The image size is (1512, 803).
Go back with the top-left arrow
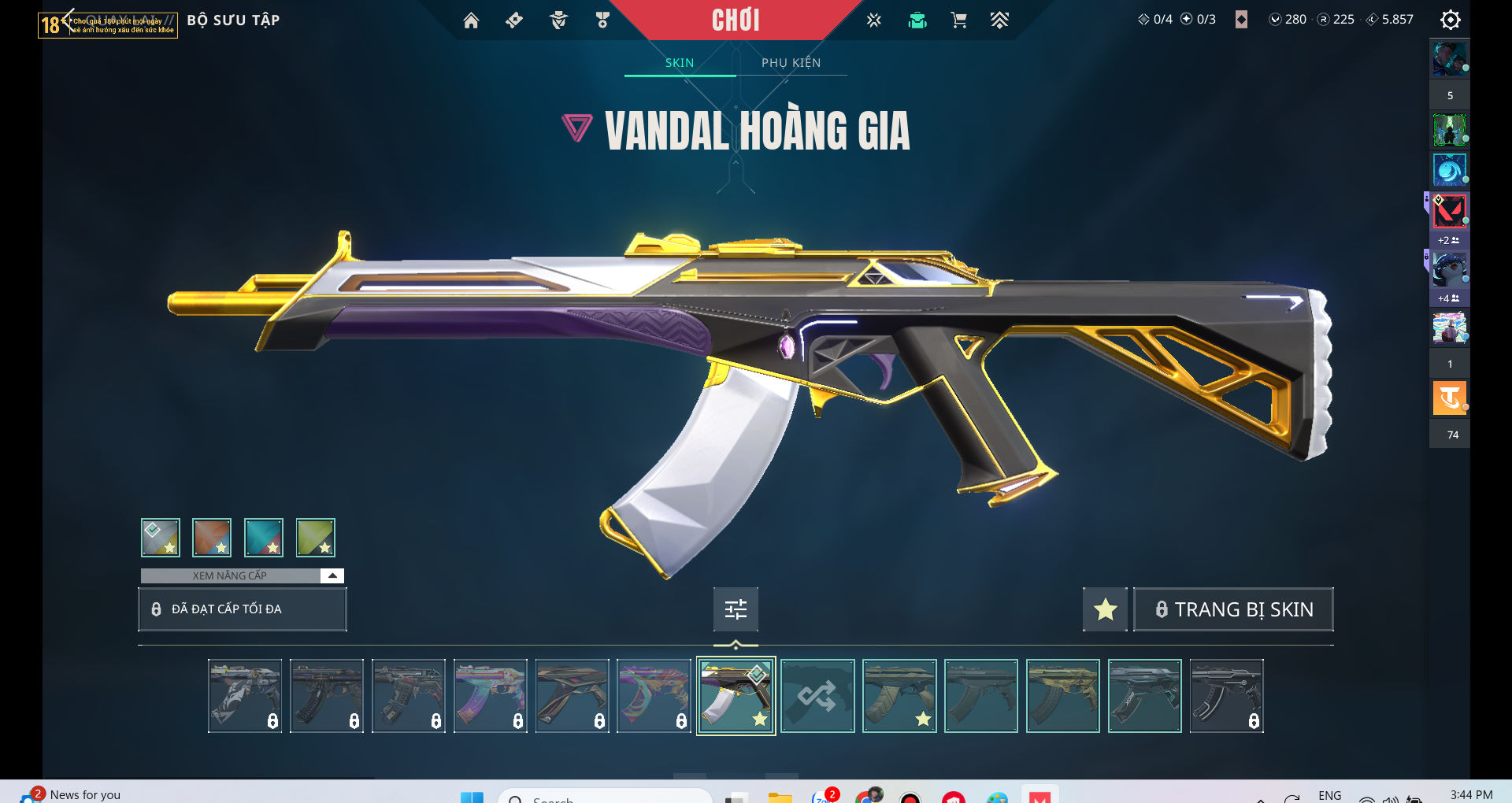(x=67, y=20)
